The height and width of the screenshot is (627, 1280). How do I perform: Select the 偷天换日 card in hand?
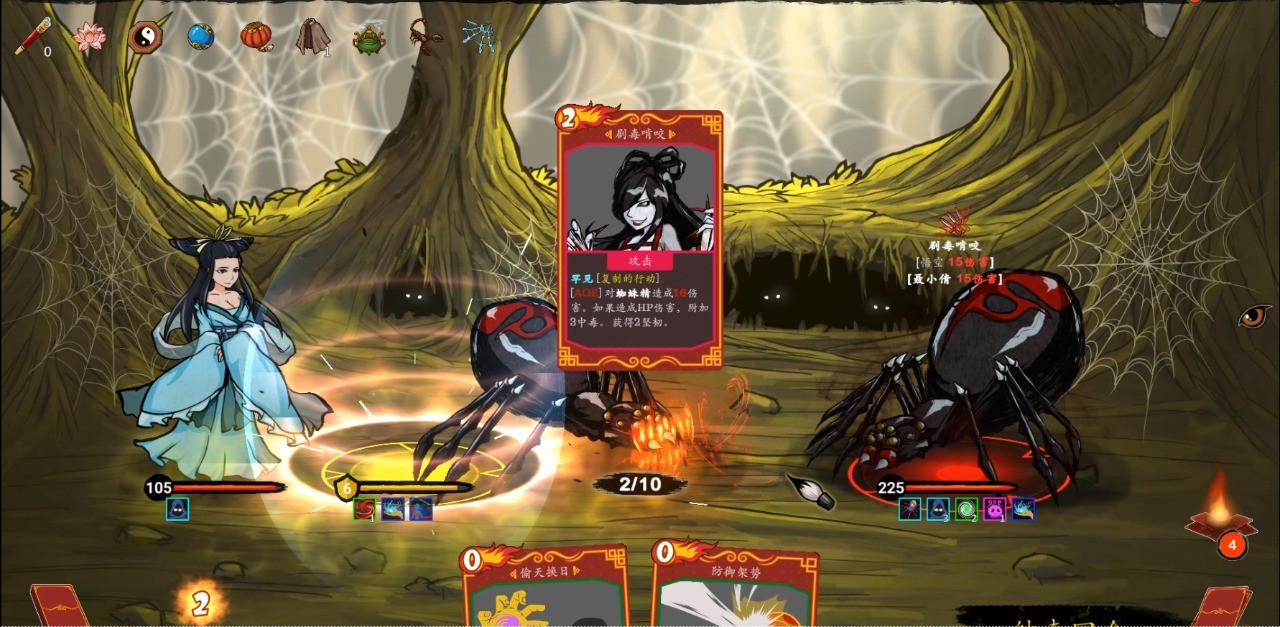point(545,590)
